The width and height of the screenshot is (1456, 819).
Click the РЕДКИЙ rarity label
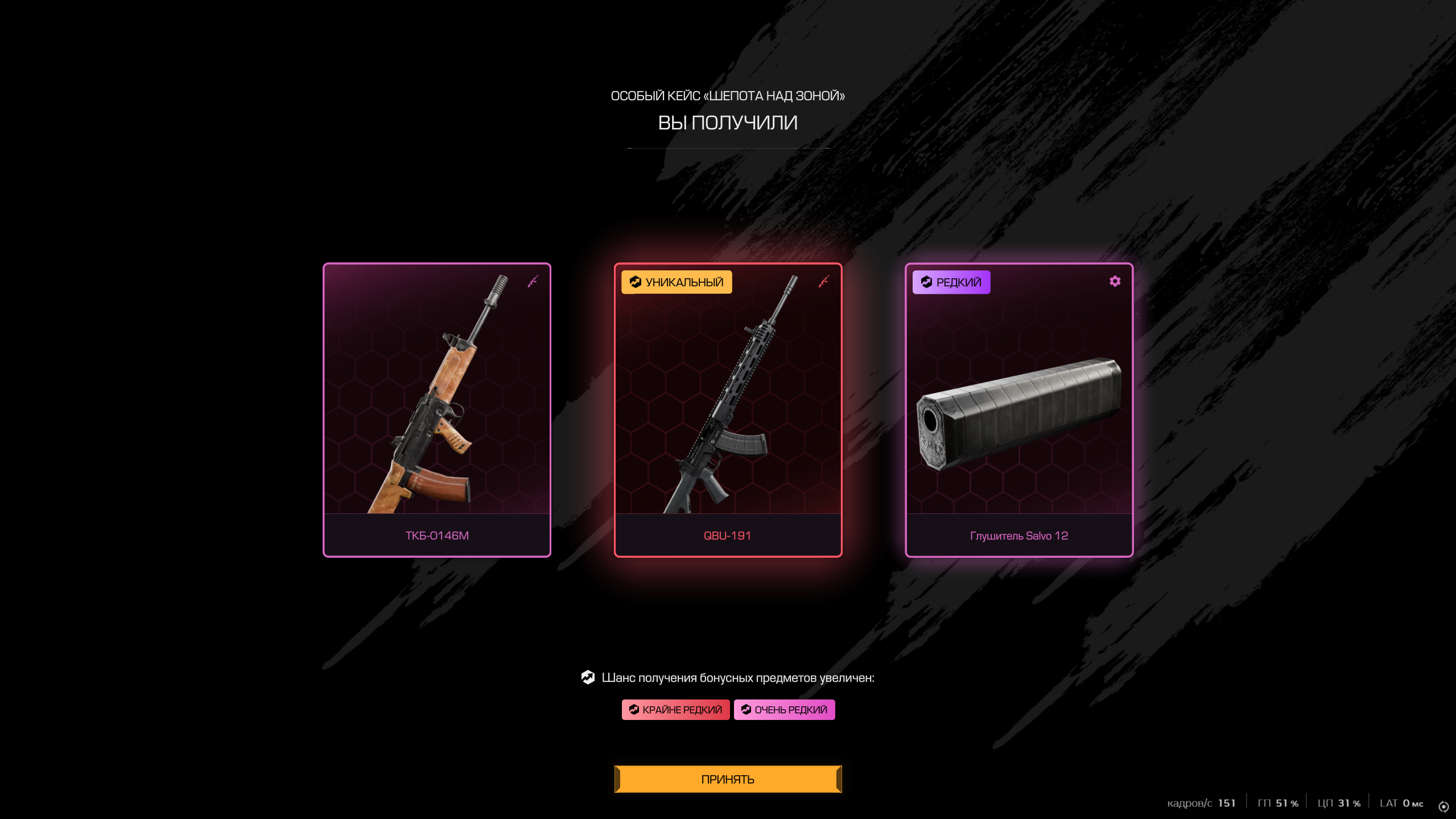(951, 282)
